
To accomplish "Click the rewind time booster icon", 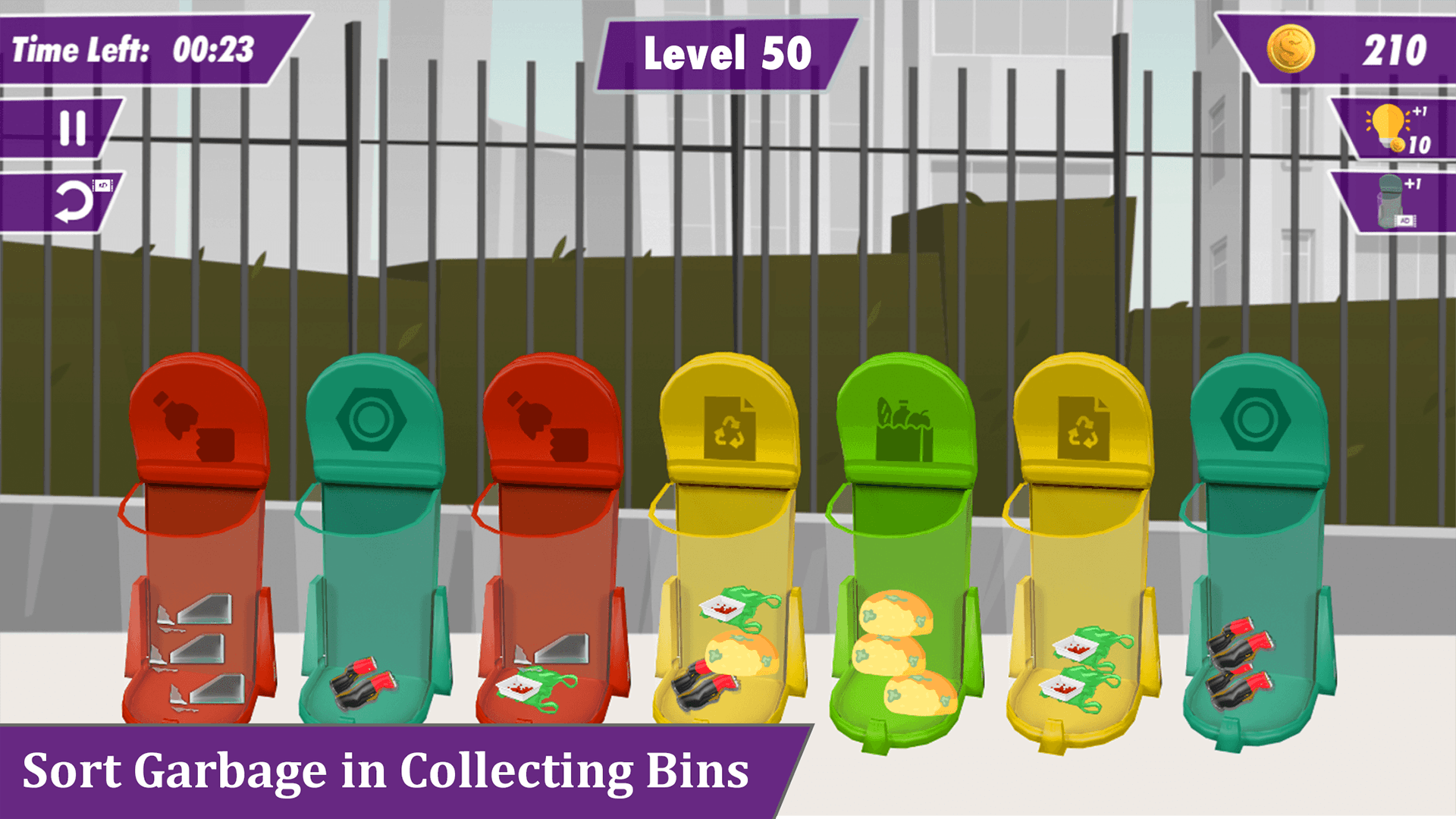I will point(76,201).
